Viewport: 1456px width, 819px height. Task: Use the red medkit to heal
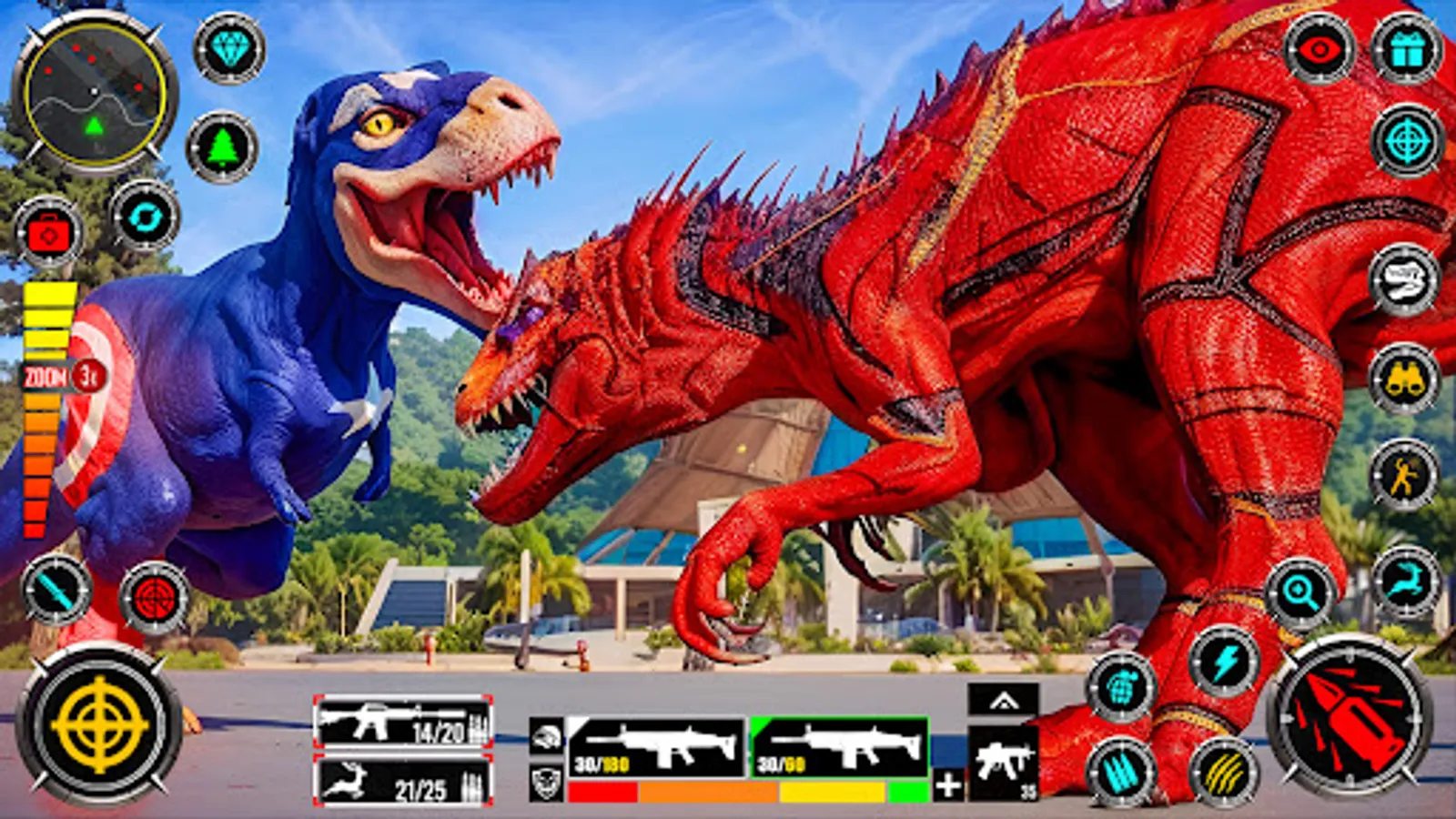pyautogui.click(x=50, y=232)
